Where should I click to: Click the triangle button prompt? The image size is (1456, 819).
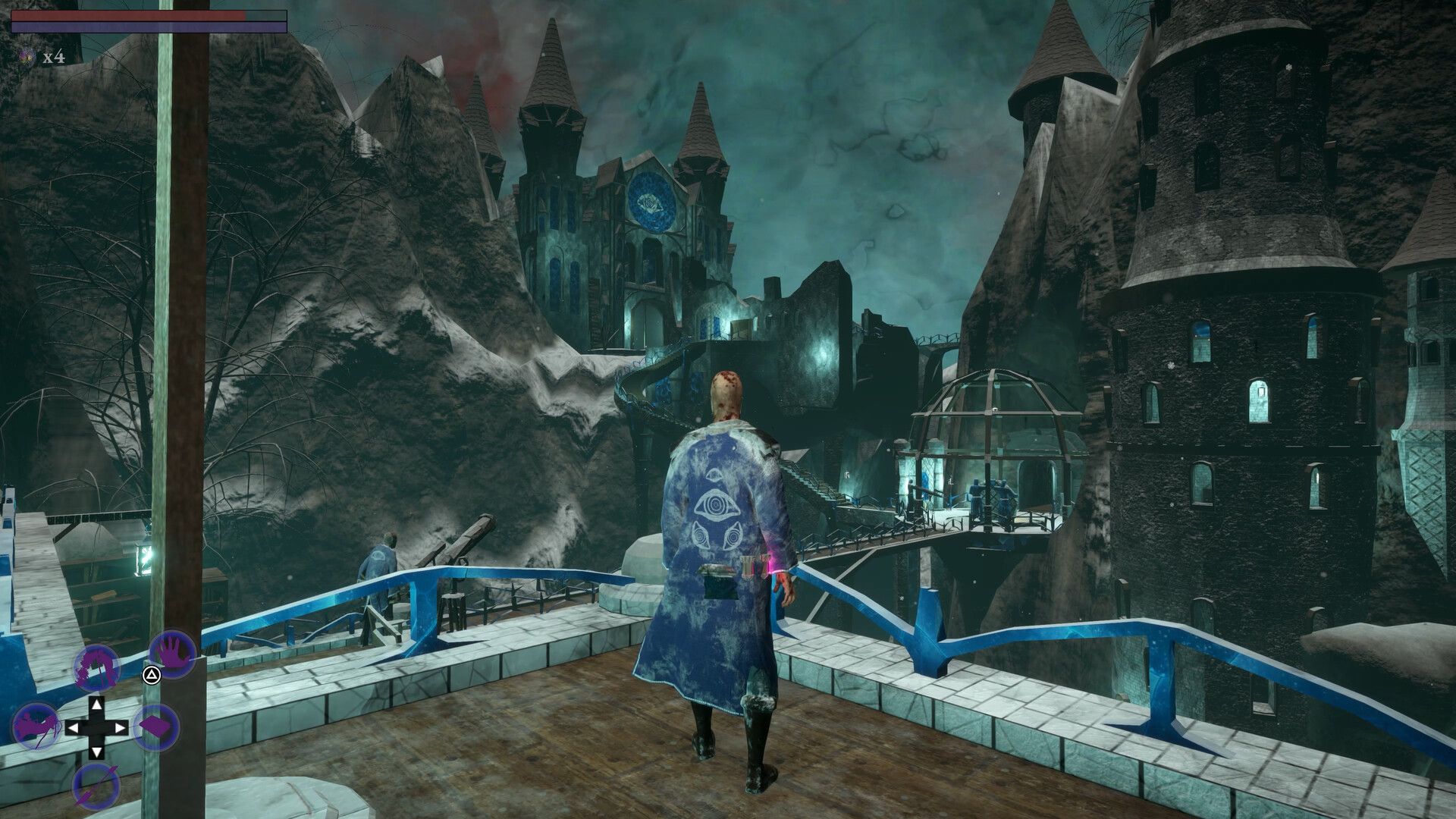pos(152,675)
